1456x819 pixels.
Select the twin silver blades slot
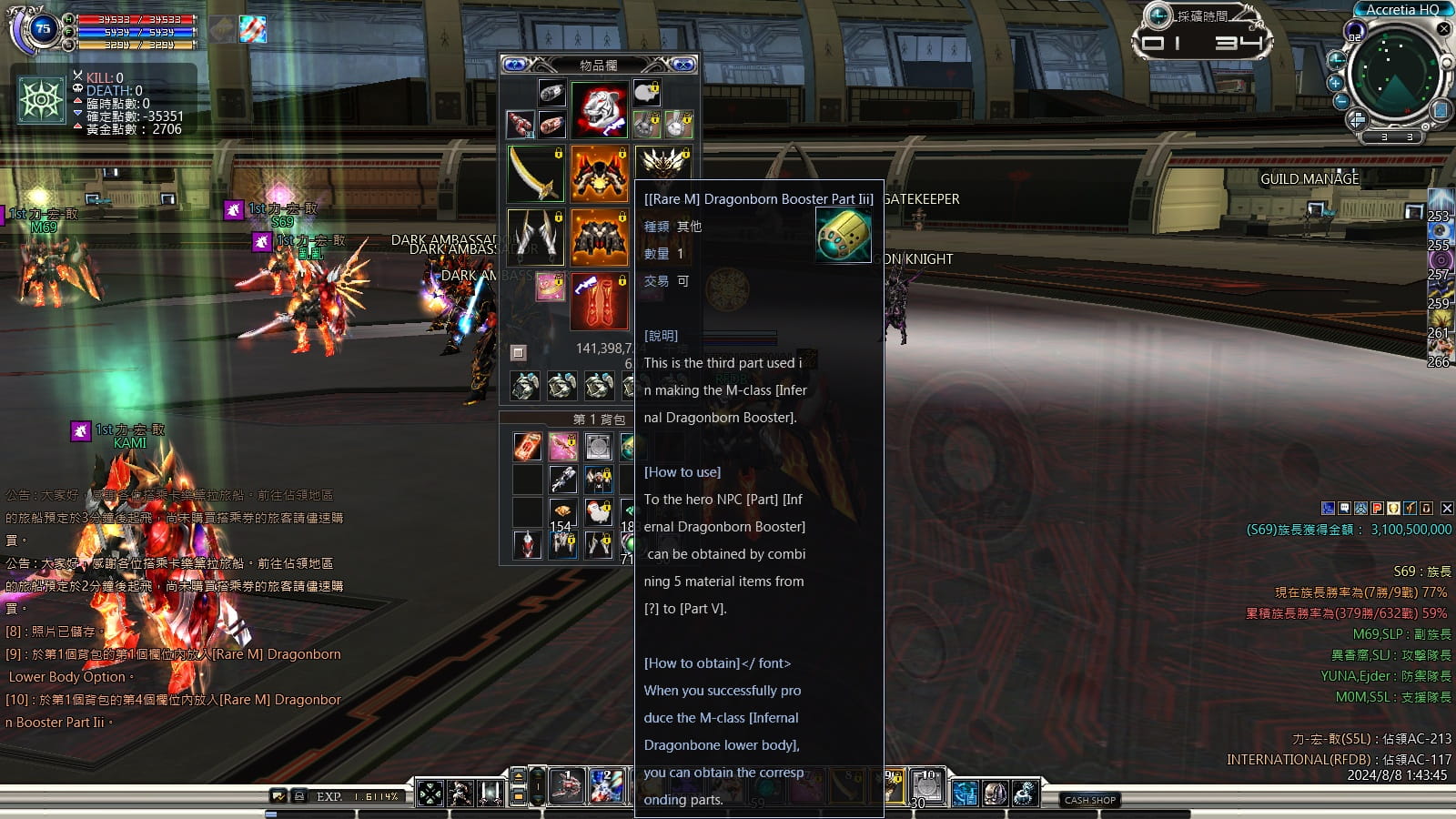click(535, 237)
